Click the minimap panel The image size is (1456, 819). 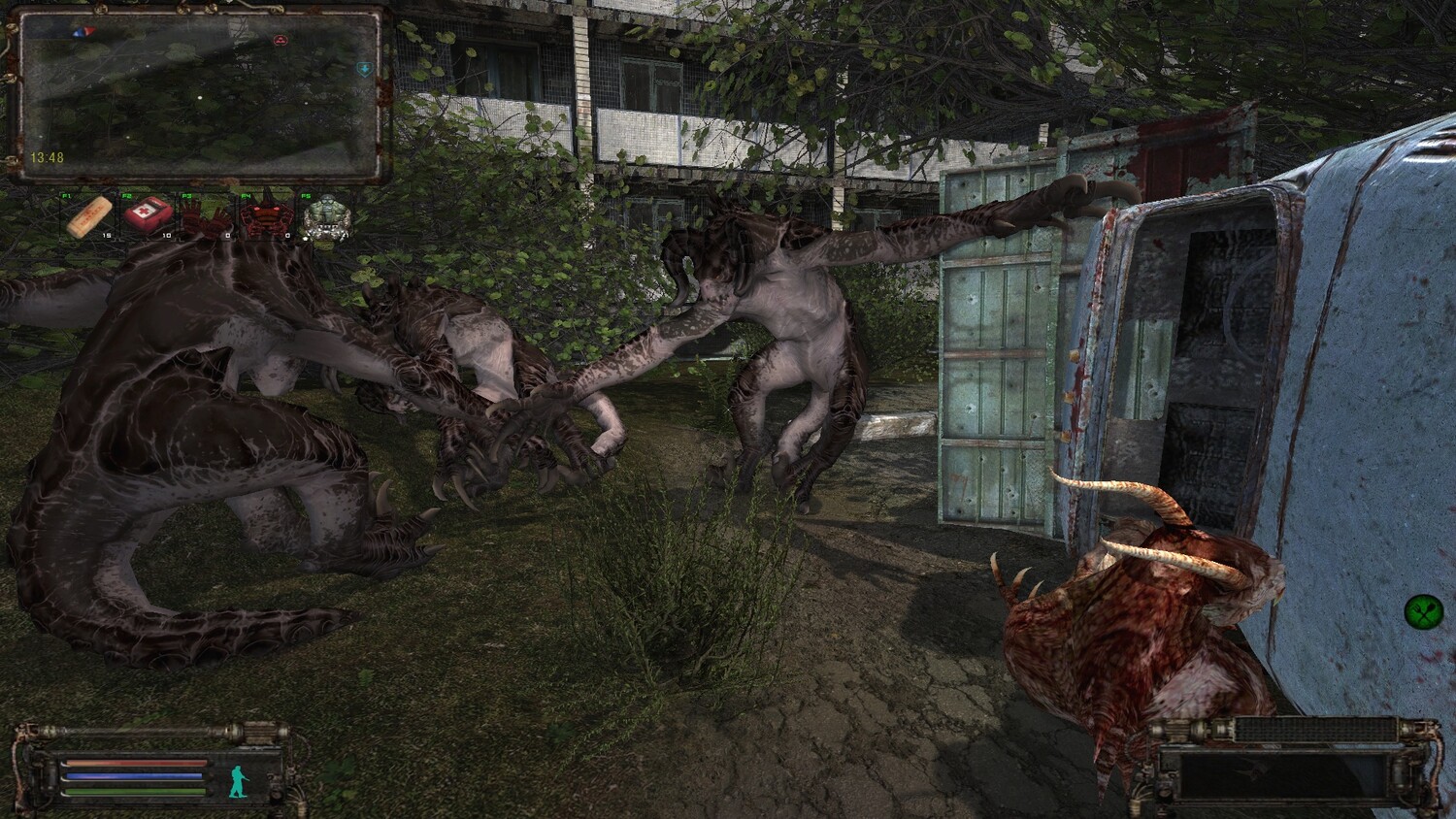[x=199, y=95]
